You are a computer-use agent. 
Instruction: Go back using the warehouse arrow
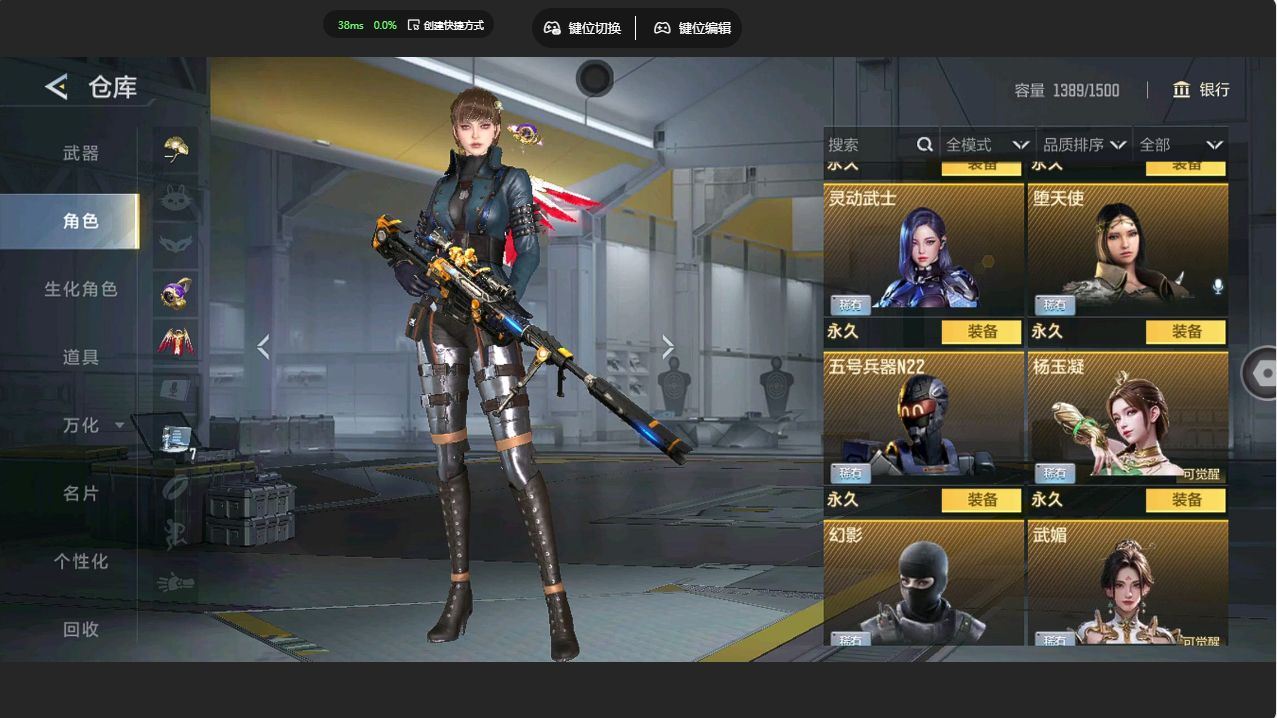[x=56, y=87]
